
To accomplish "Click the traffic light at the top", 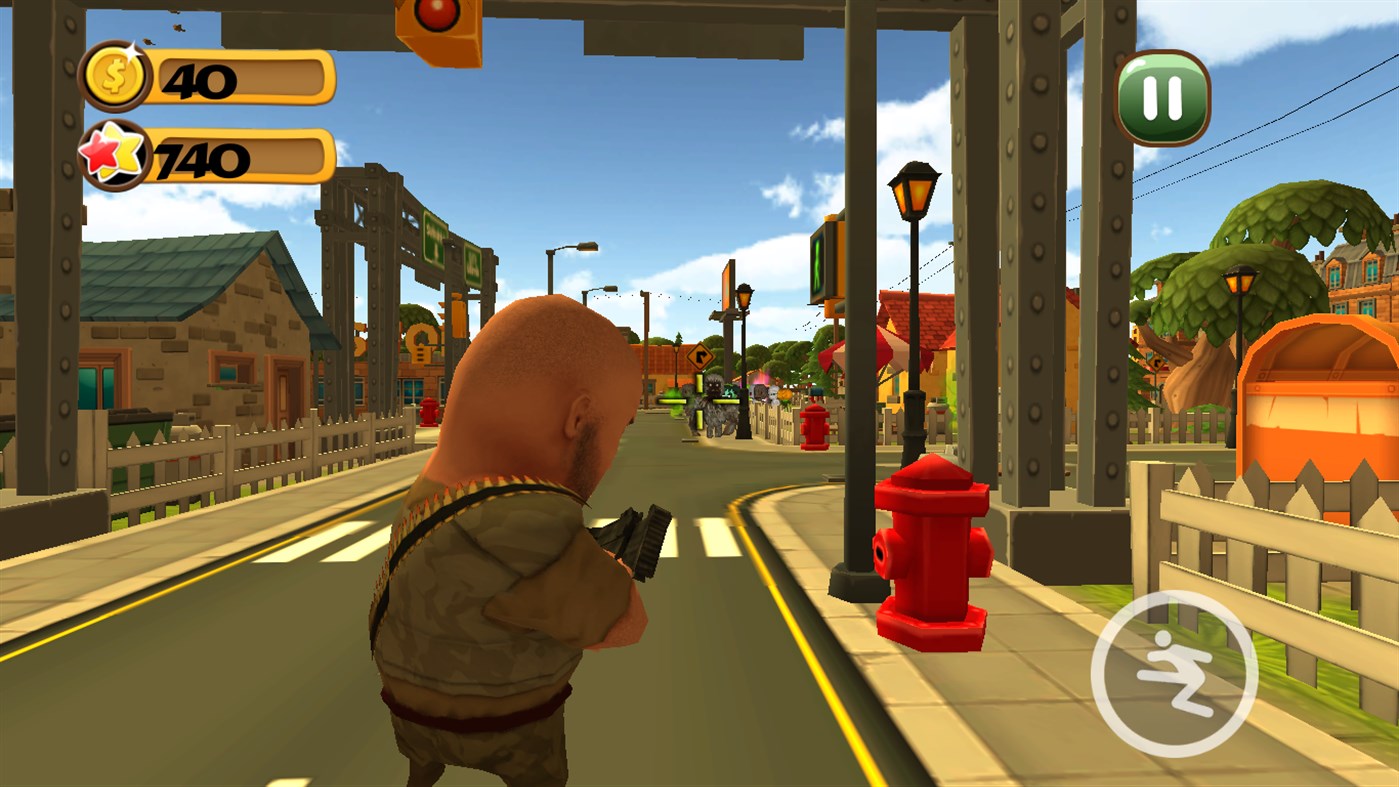I will coord(438,30).
